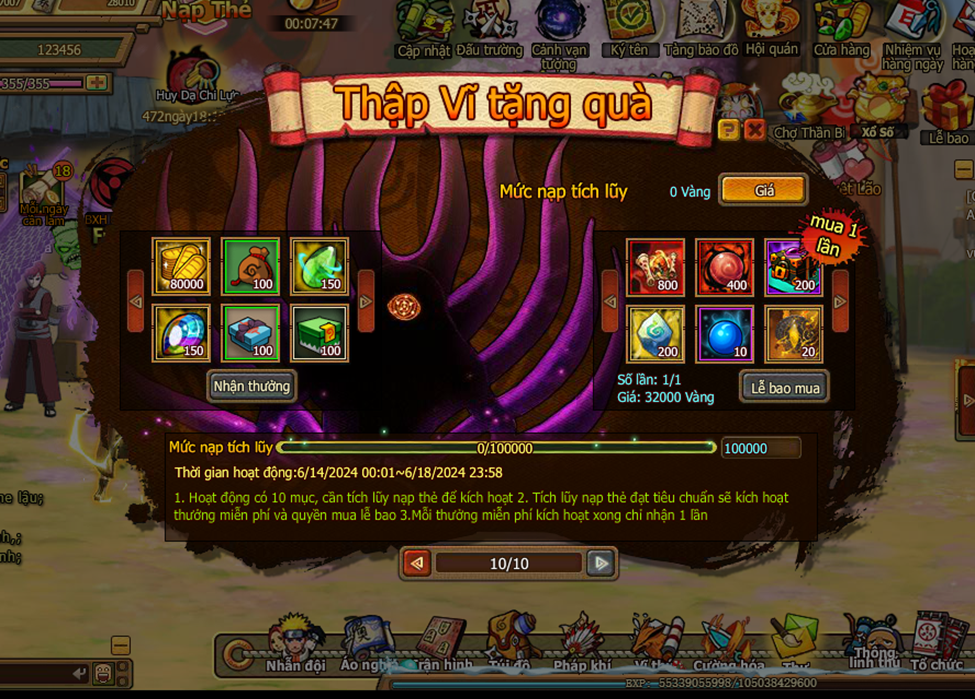The width and height of the screenshot is (975, 699).
Task: Open the yellow question mark help button
Action: point(729,130)
